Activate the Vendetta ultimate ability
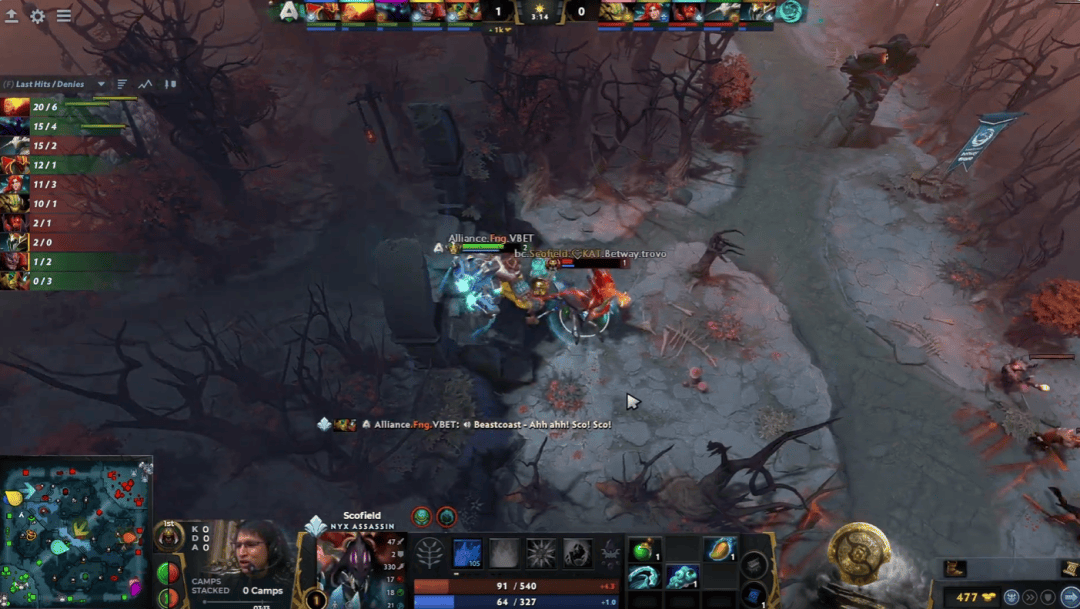 coord(577,553)
